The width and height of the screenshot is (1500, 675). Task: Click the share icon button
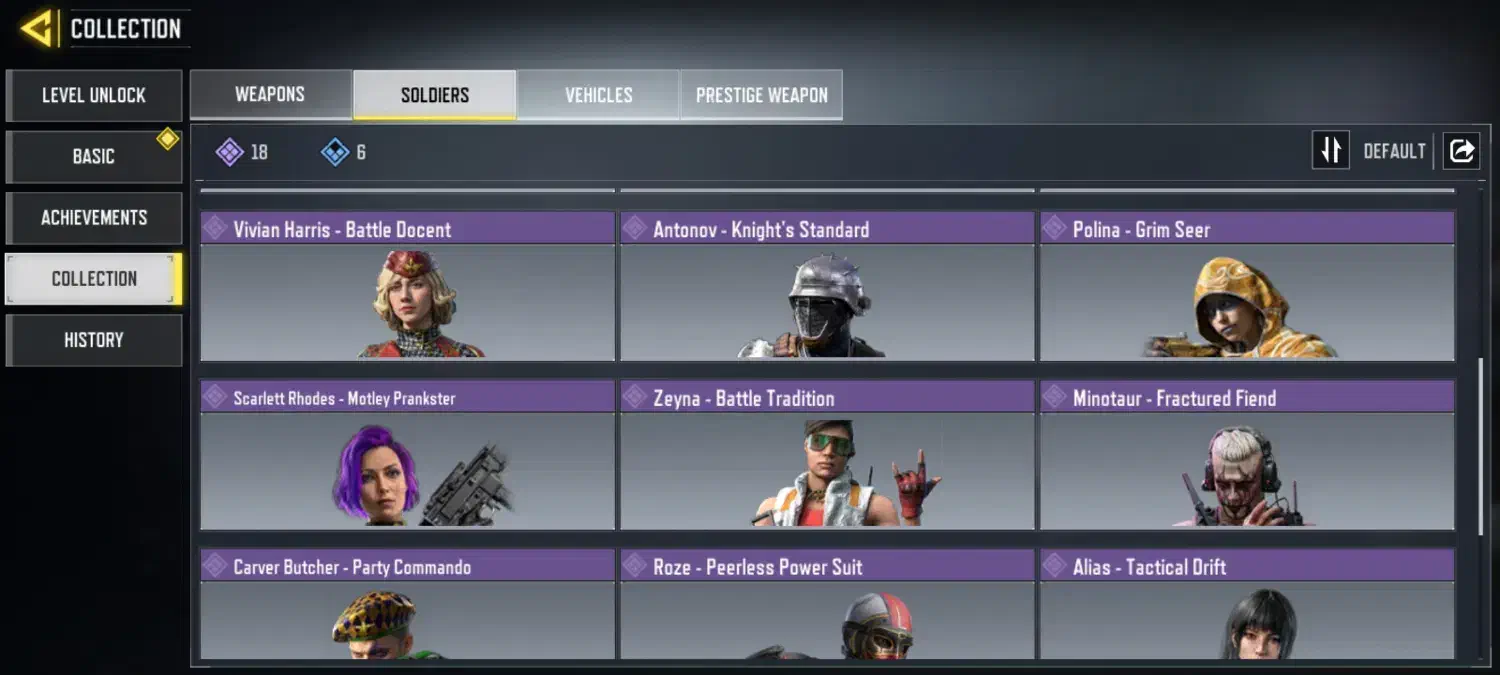[x=1461, y=151]
